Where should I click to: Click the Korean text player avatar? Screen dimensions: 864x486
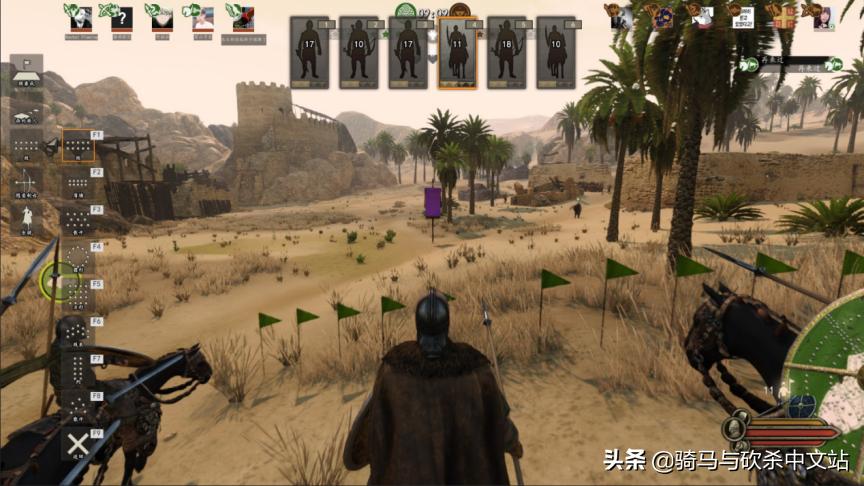click(x=741, y=17)
